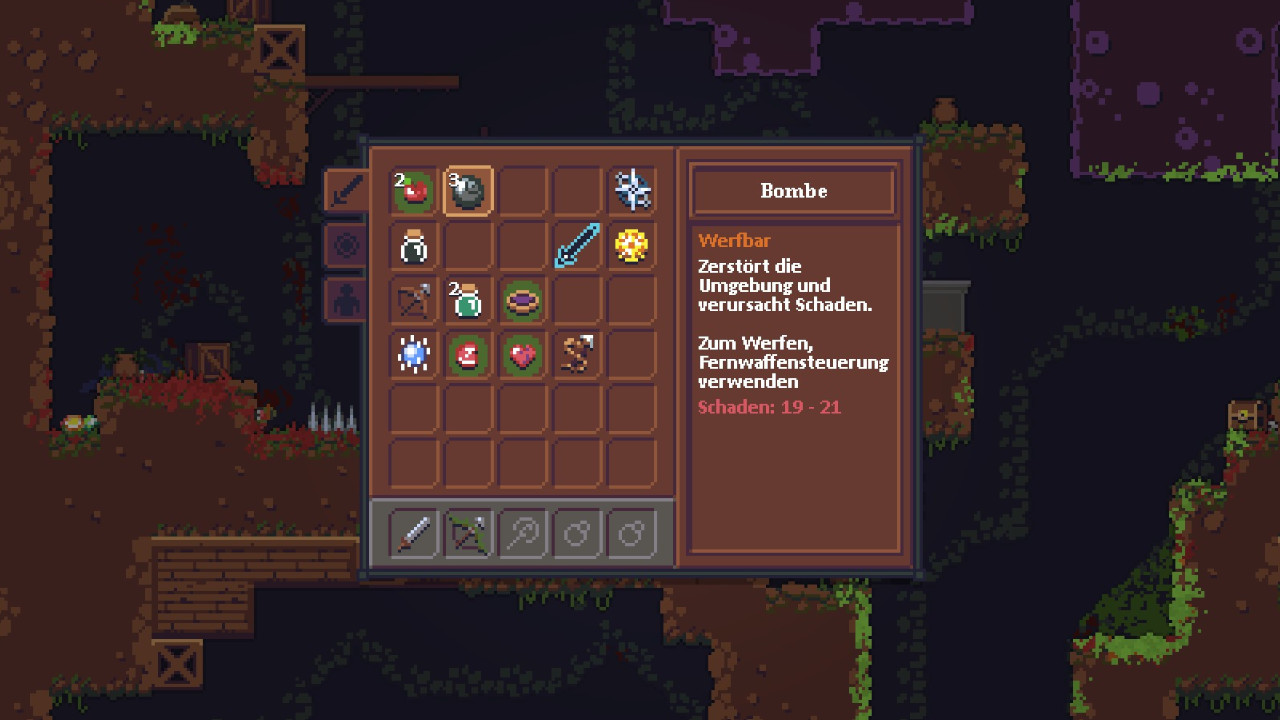This screenshot has height=720, width=1280.
Task: Select the flask with timer item
Action: 413,245
